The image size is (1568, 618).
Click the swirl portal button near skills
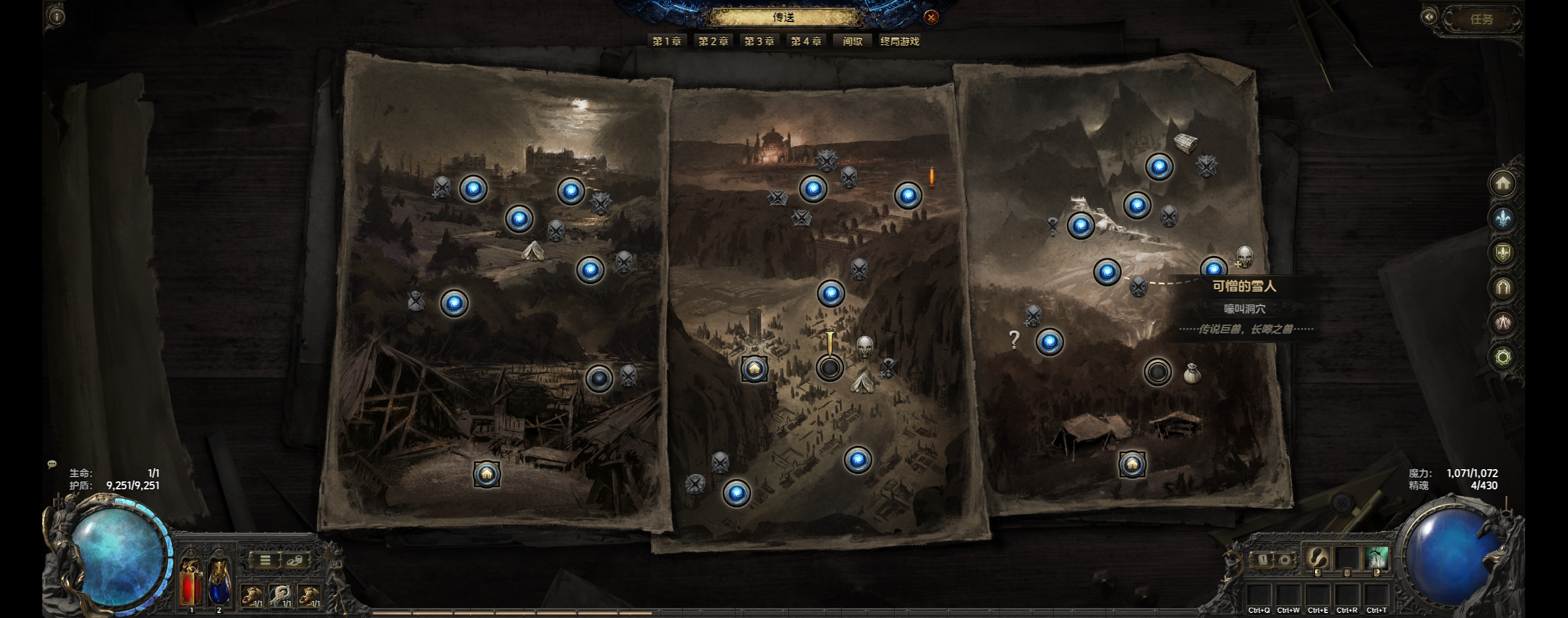tap(1284, 559)
